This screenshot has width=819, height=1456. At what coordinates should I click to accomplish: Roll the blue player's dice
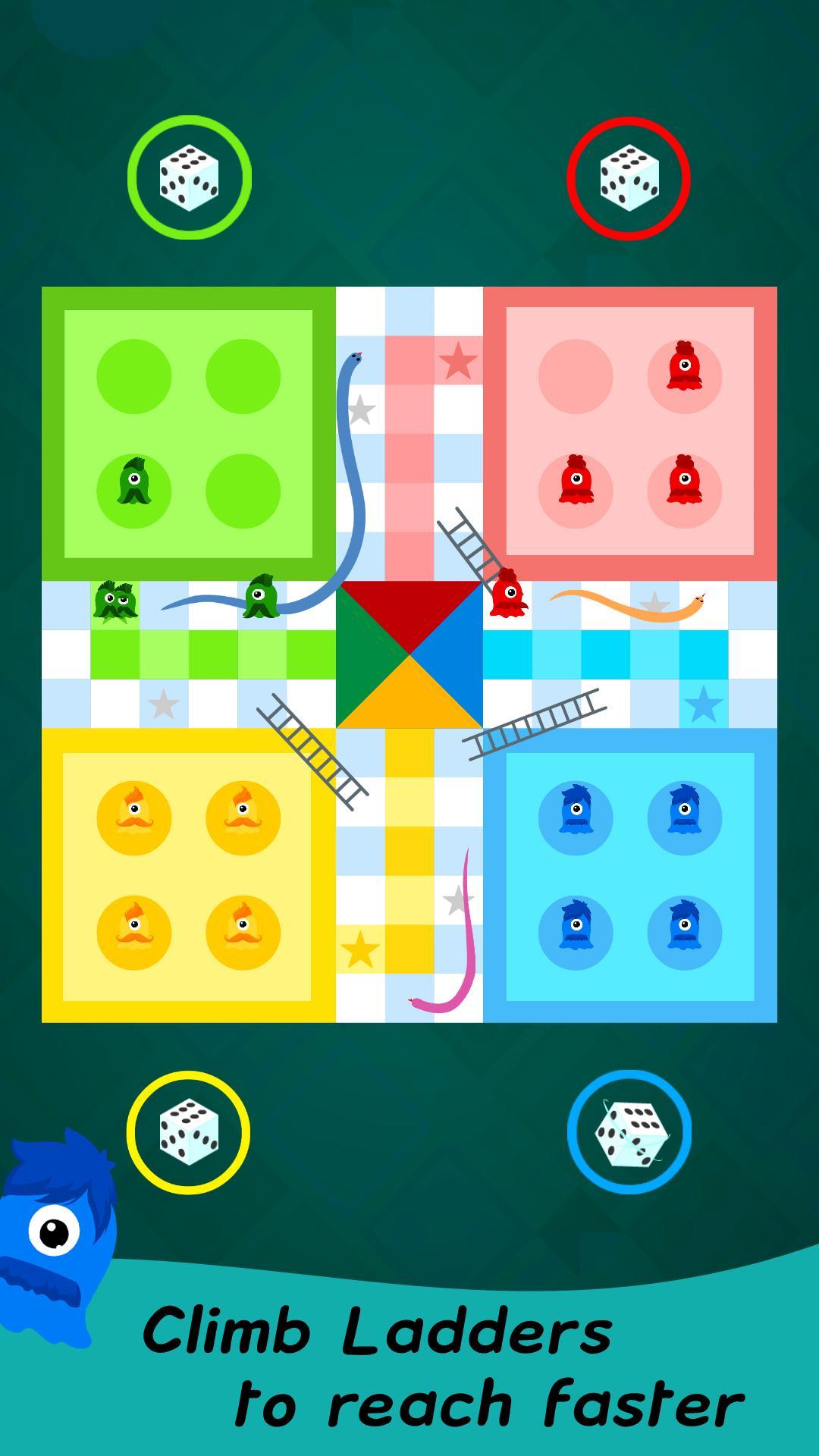[x=629, y=1132]
